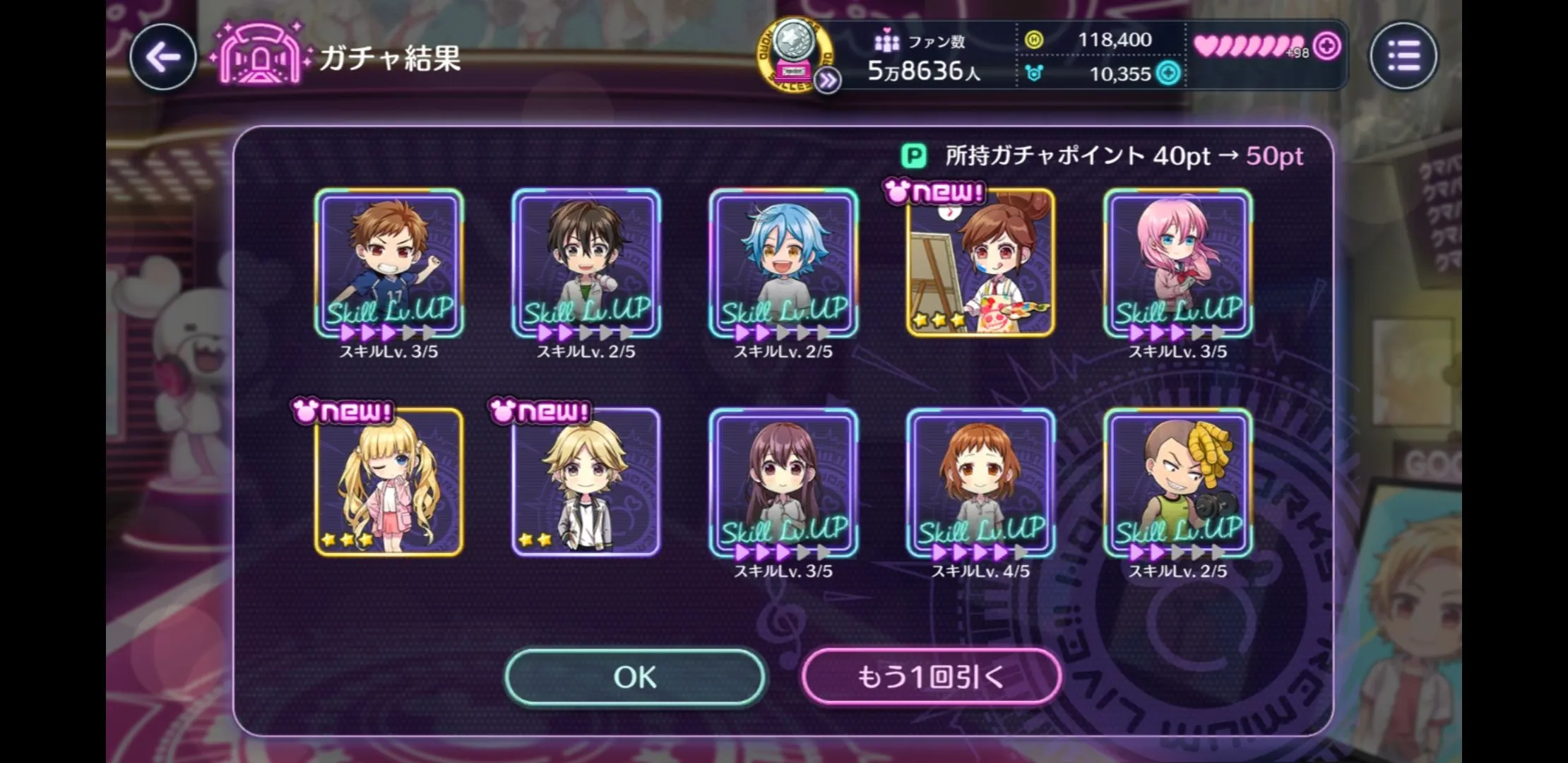View the blue-haired boy card

(783, 263)
